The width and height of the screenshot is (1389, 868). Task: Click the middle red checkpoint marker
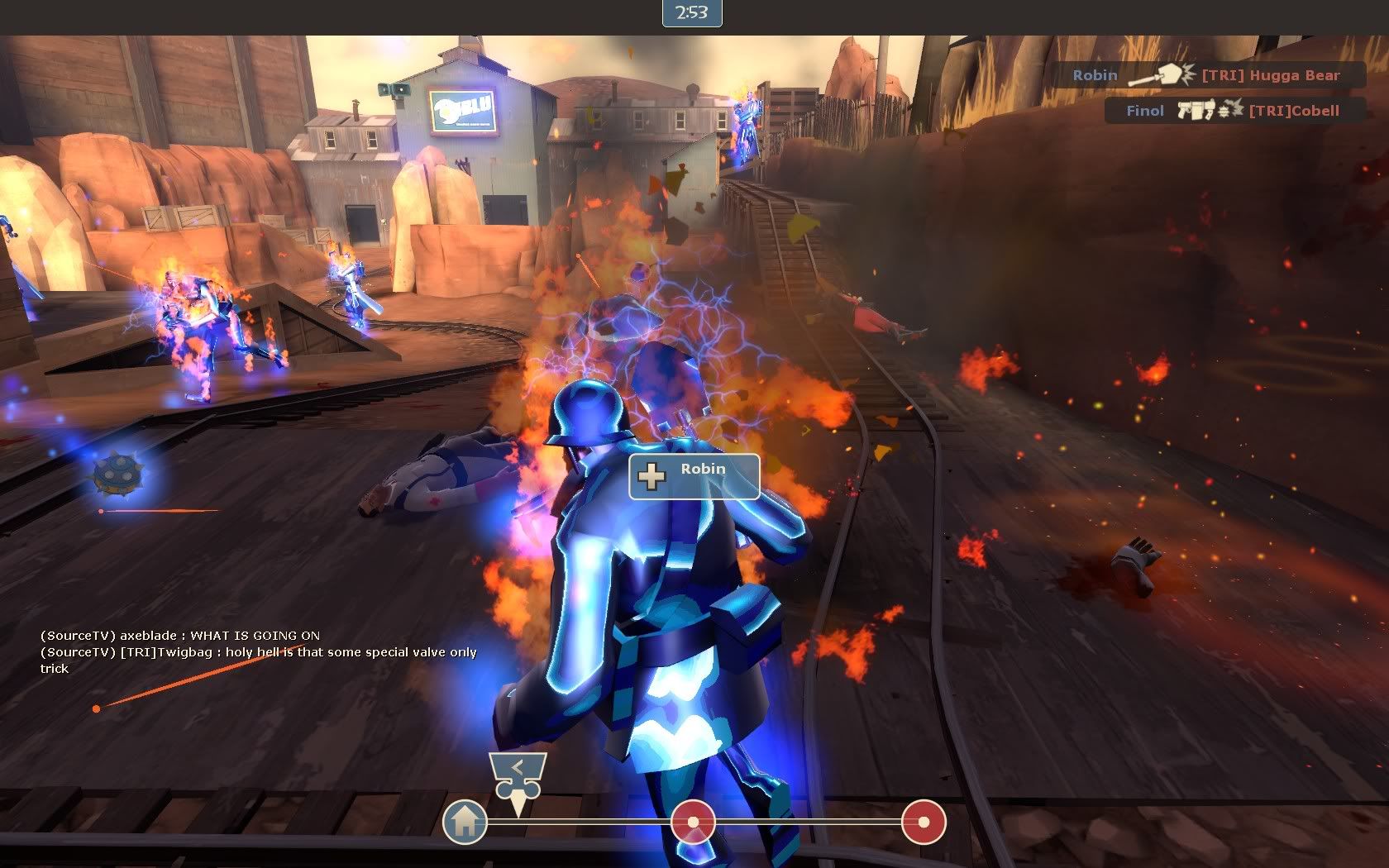point(693,822)
